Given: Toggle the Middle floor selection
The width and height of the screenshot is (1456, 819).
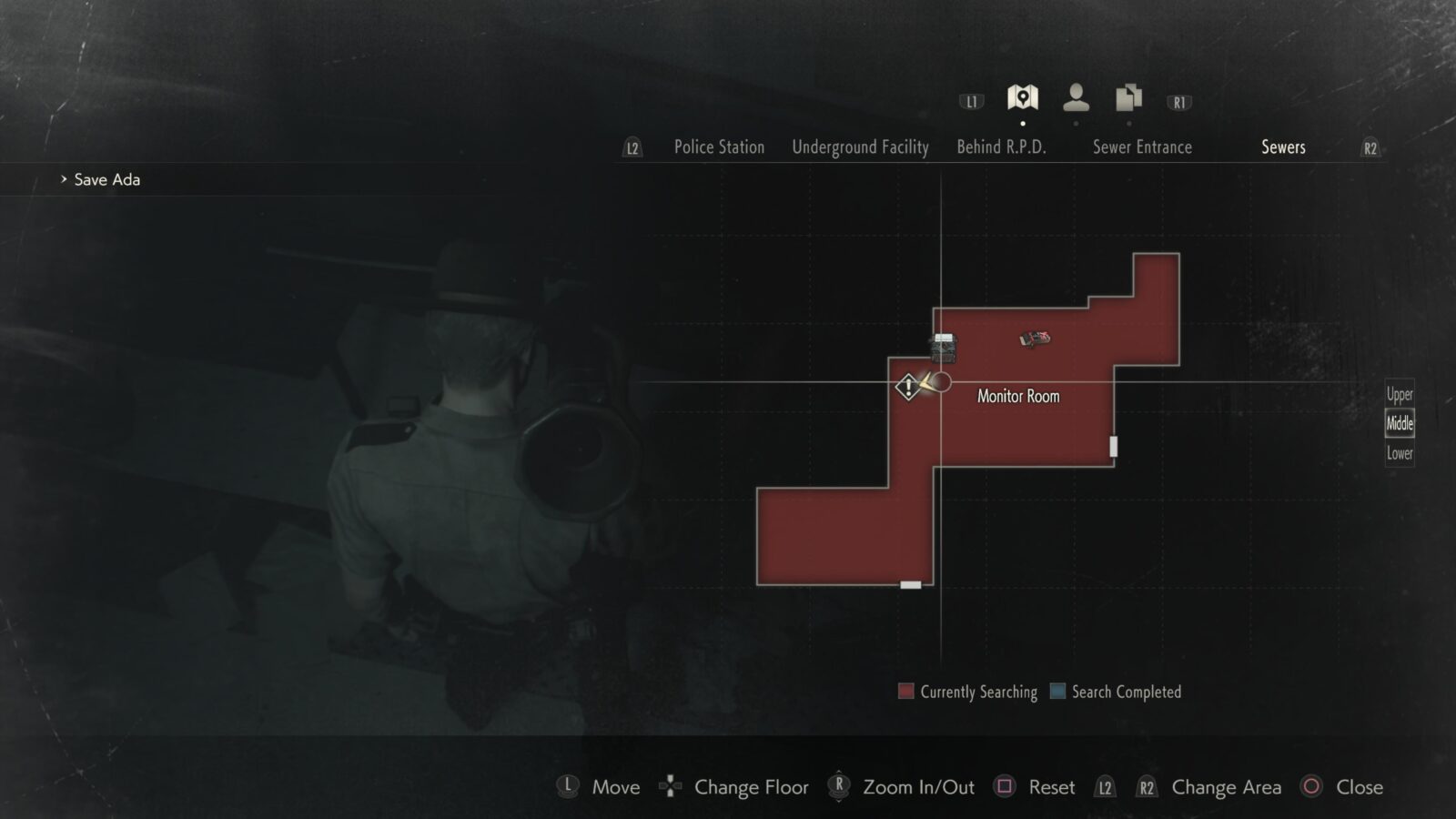Looking at the screenshot, I should pyautogui.click(x=1399, y=422).
